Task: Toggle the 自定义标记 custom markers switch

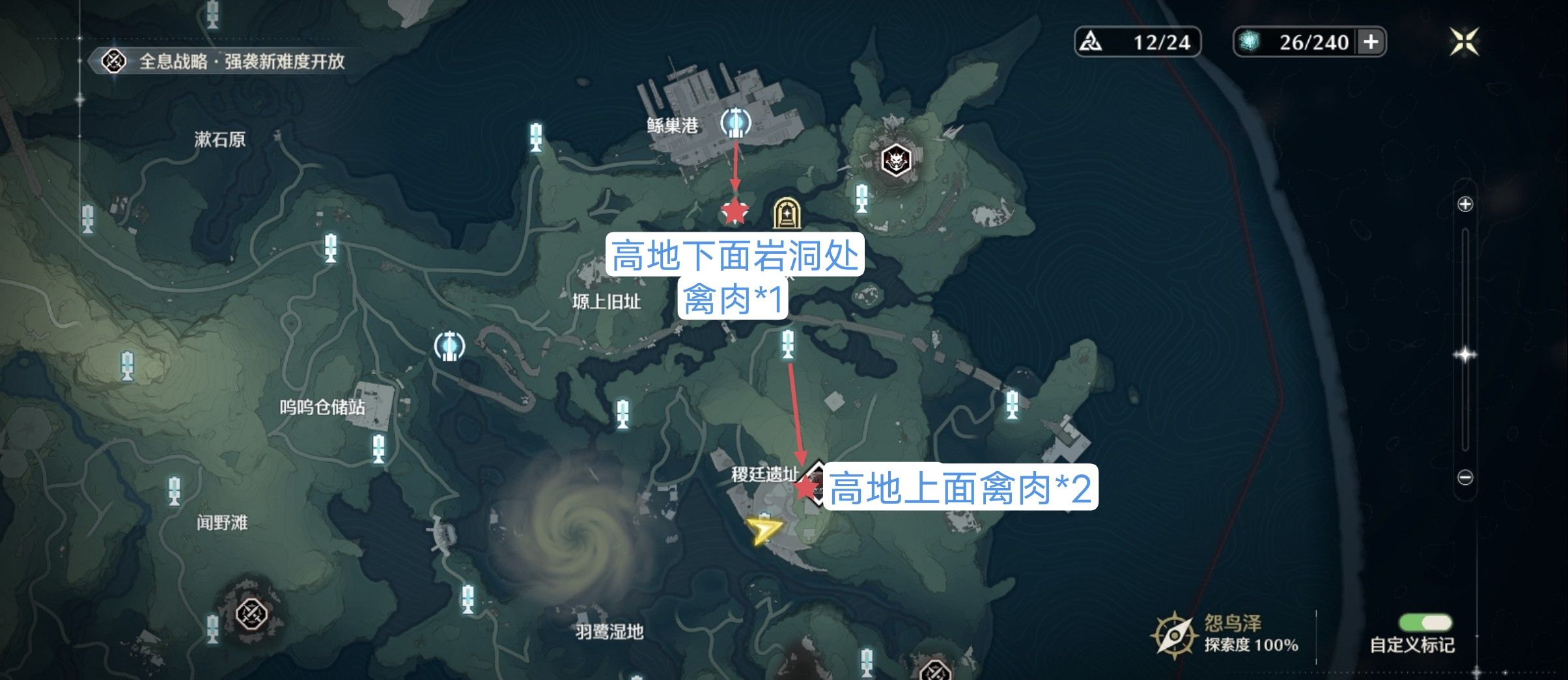Action: click(x=1424, y=623)
